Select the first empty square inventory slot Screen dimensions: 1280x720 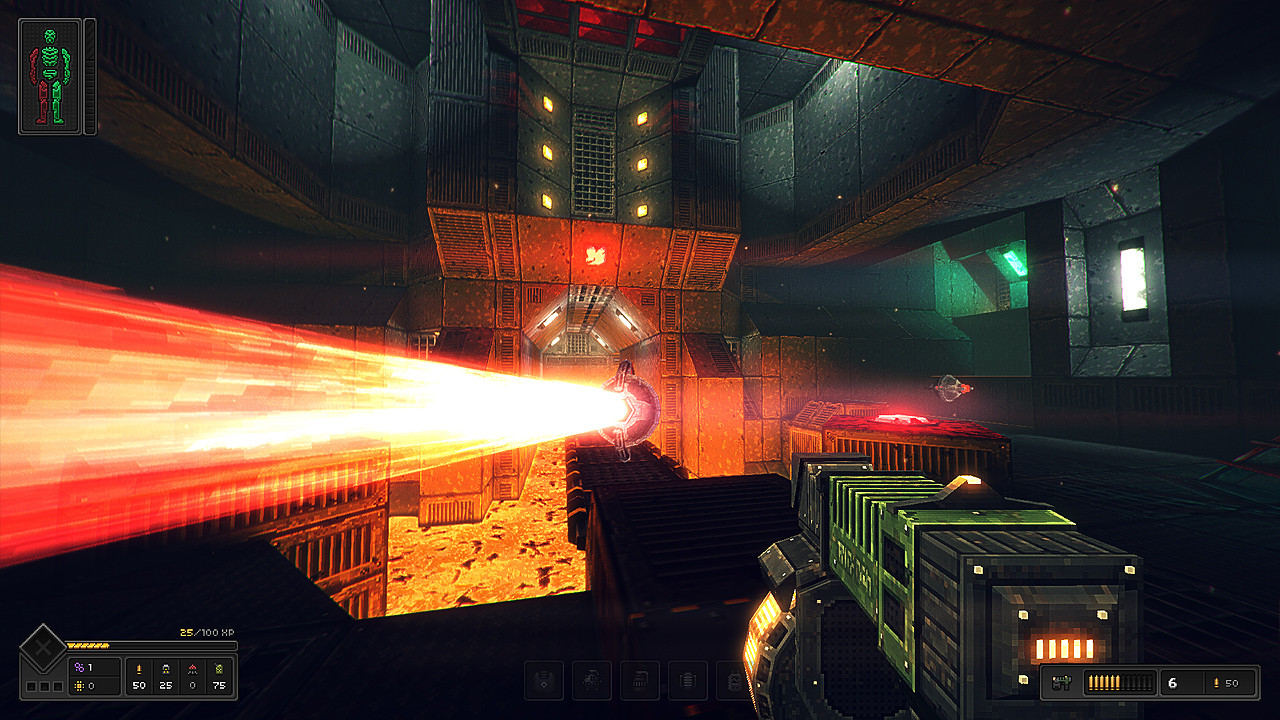tap(31, 686)
